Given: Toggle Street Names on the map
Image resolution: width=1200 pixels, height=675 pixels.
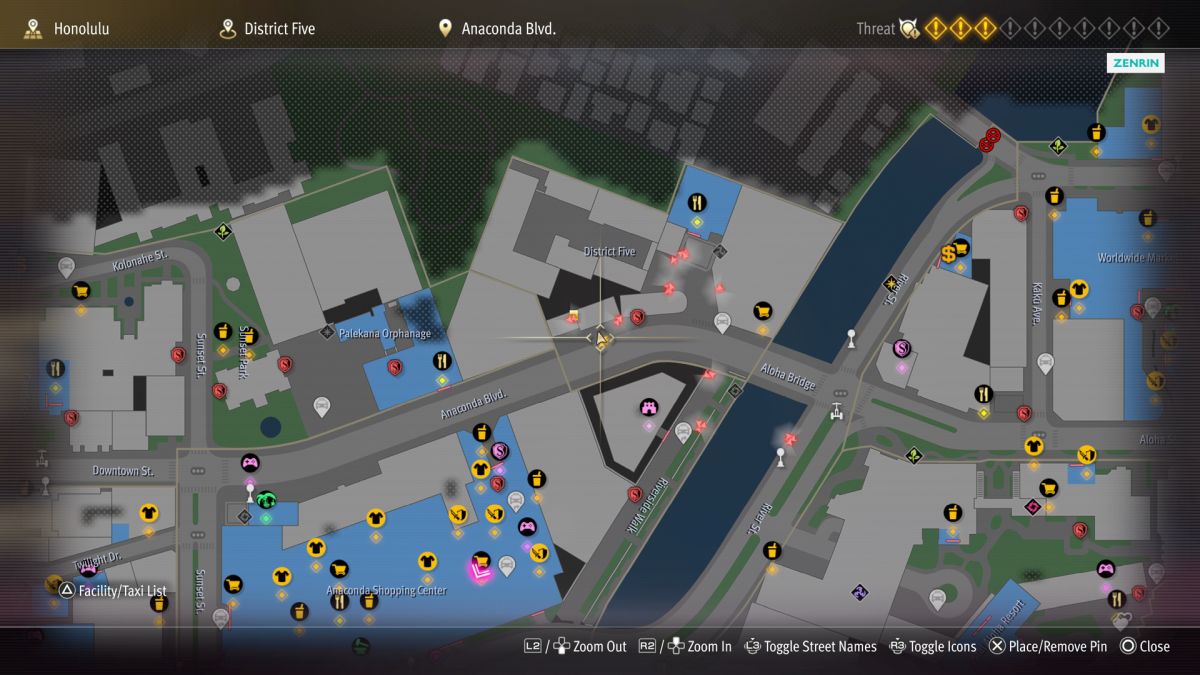Looking at the screenshot, I should pyautogui.click(x=810, y=646).
